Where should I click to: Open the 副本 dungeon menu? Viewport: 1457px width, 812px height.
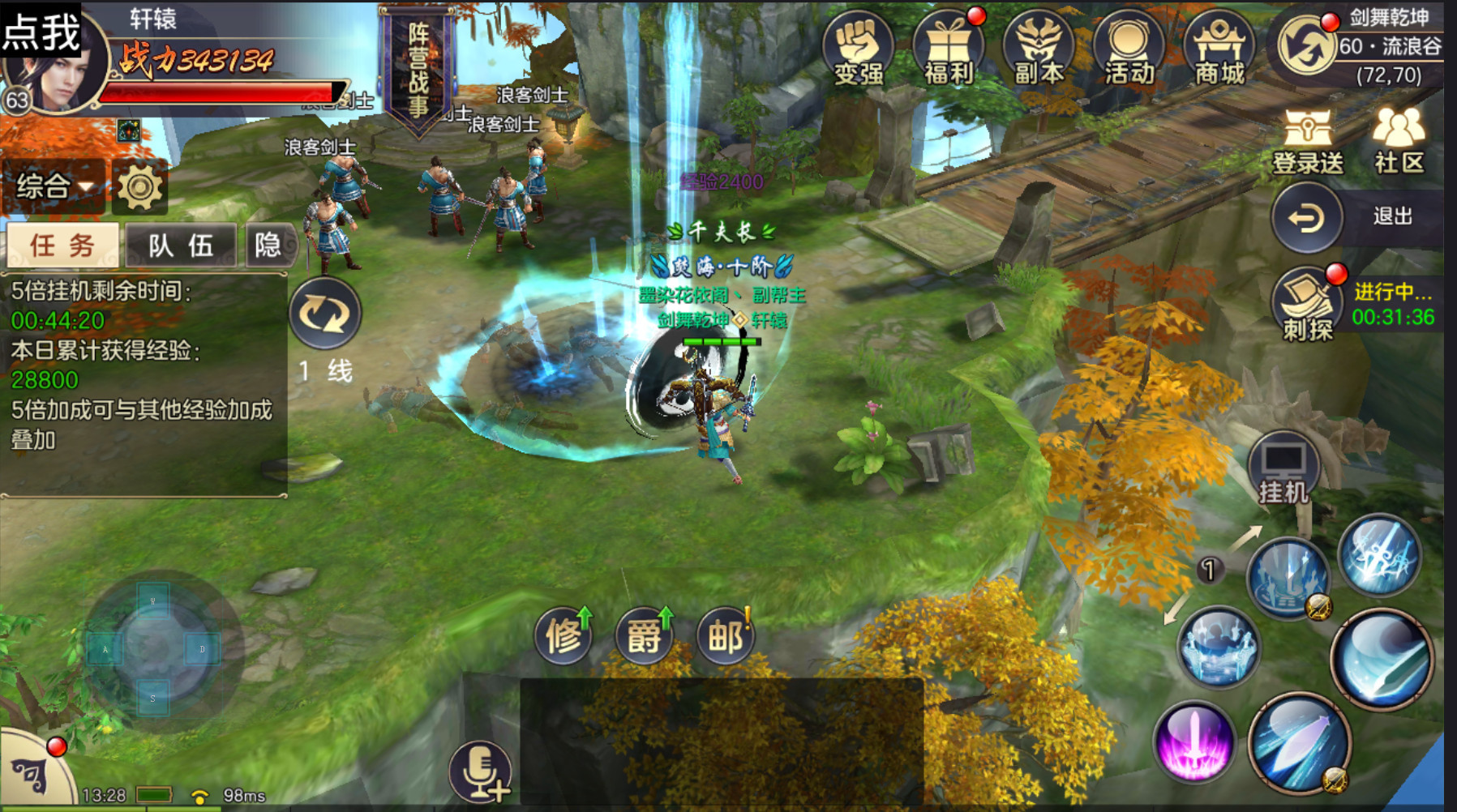[x=1039, y=49]
